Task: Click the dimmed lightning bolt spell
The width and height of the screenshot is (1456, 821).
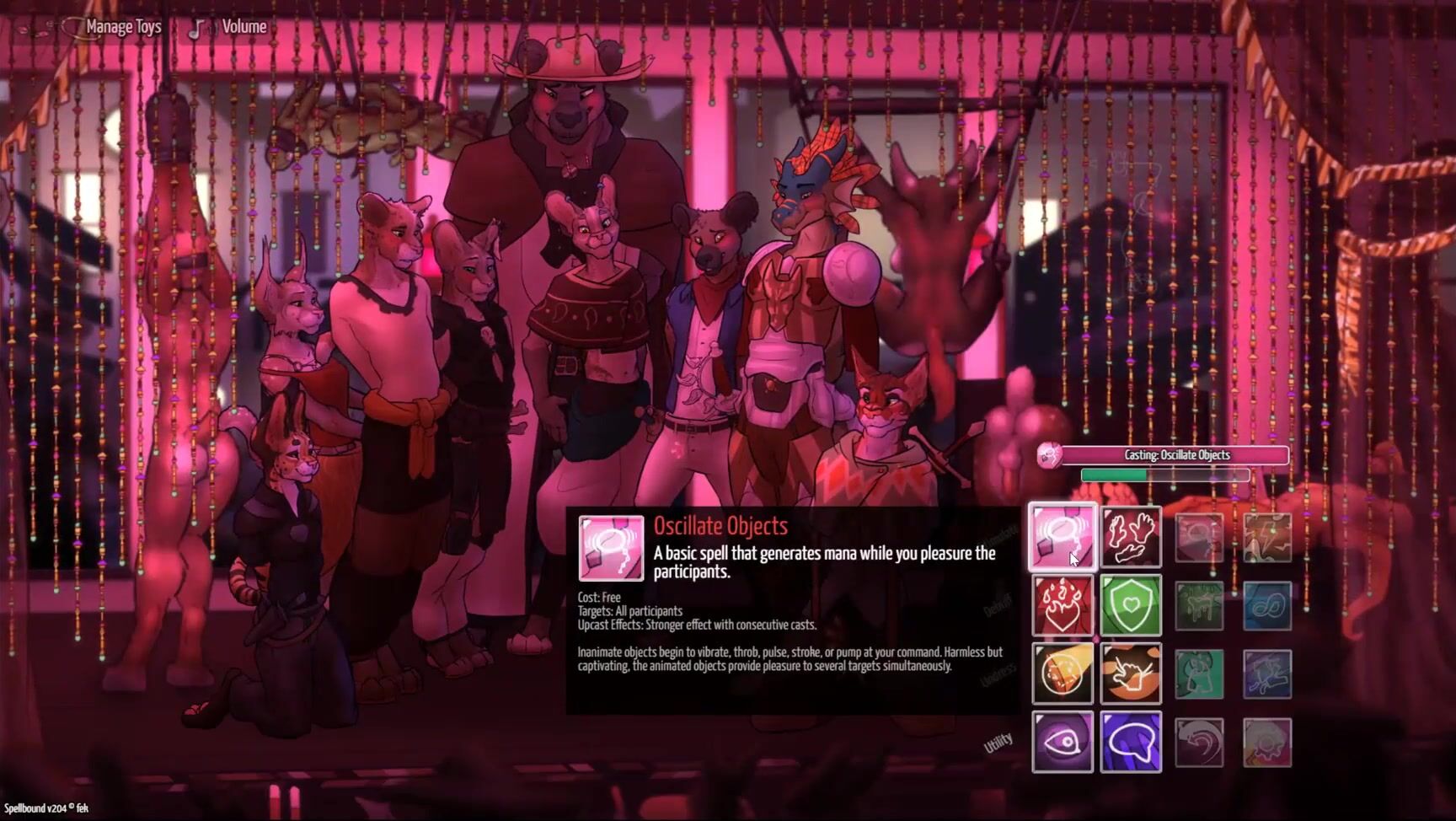Action: [1267, 537]
